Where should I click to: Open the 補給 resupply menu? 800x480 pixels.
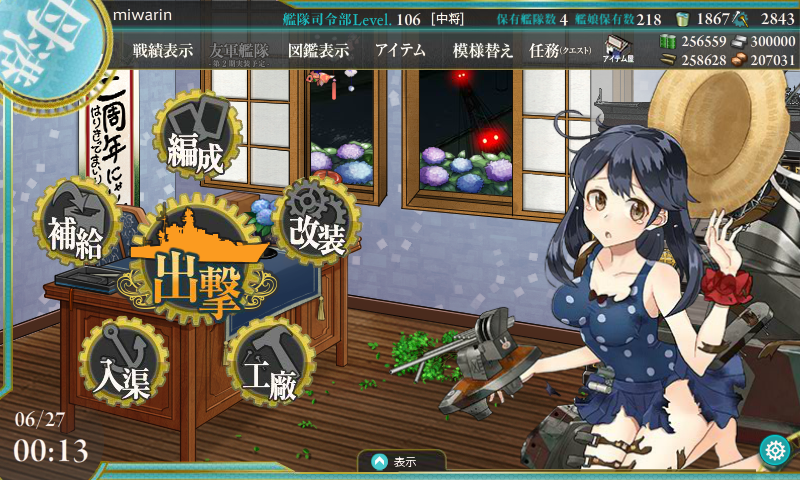[76, 232]
